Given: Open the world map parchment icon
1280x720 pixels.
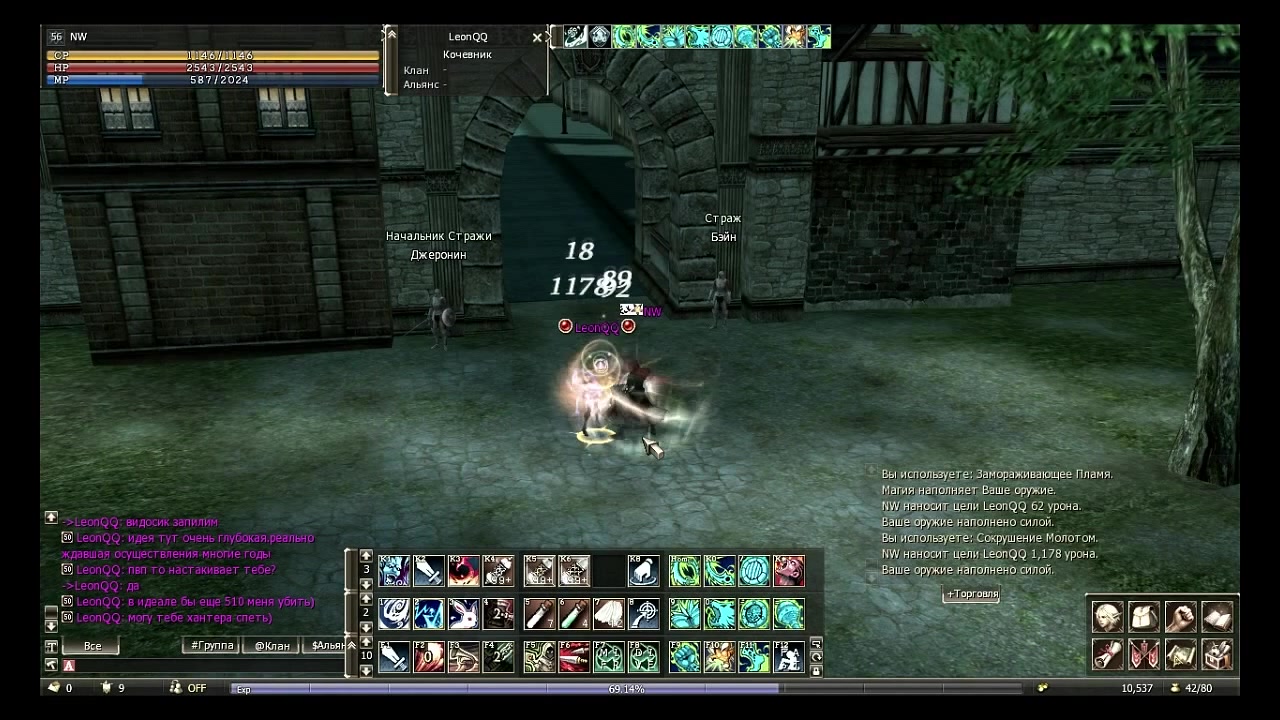Looking at the screenshot, I should point(1180,654).
